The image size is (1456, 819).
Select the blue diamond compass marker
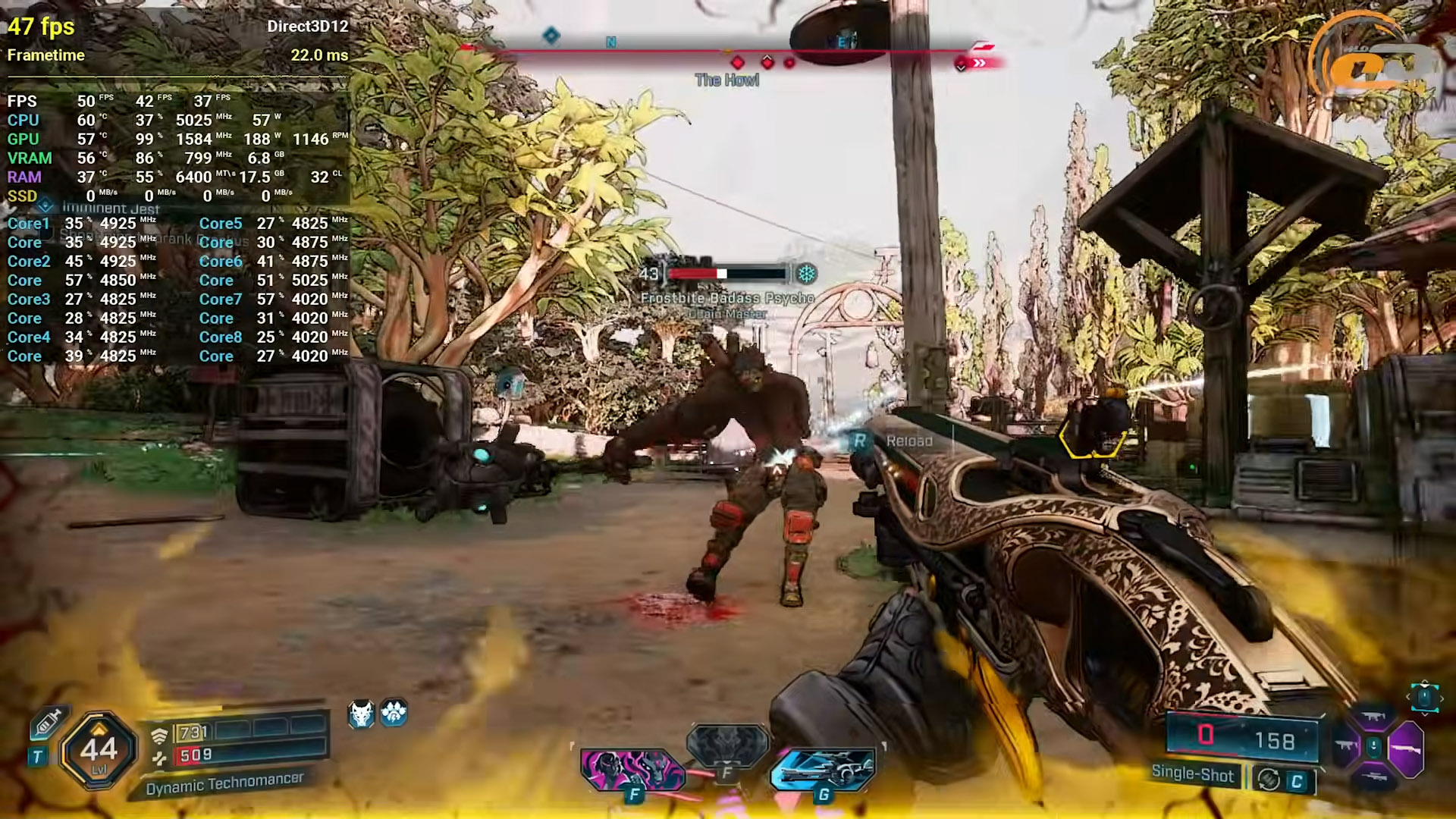tap(551, 35)
